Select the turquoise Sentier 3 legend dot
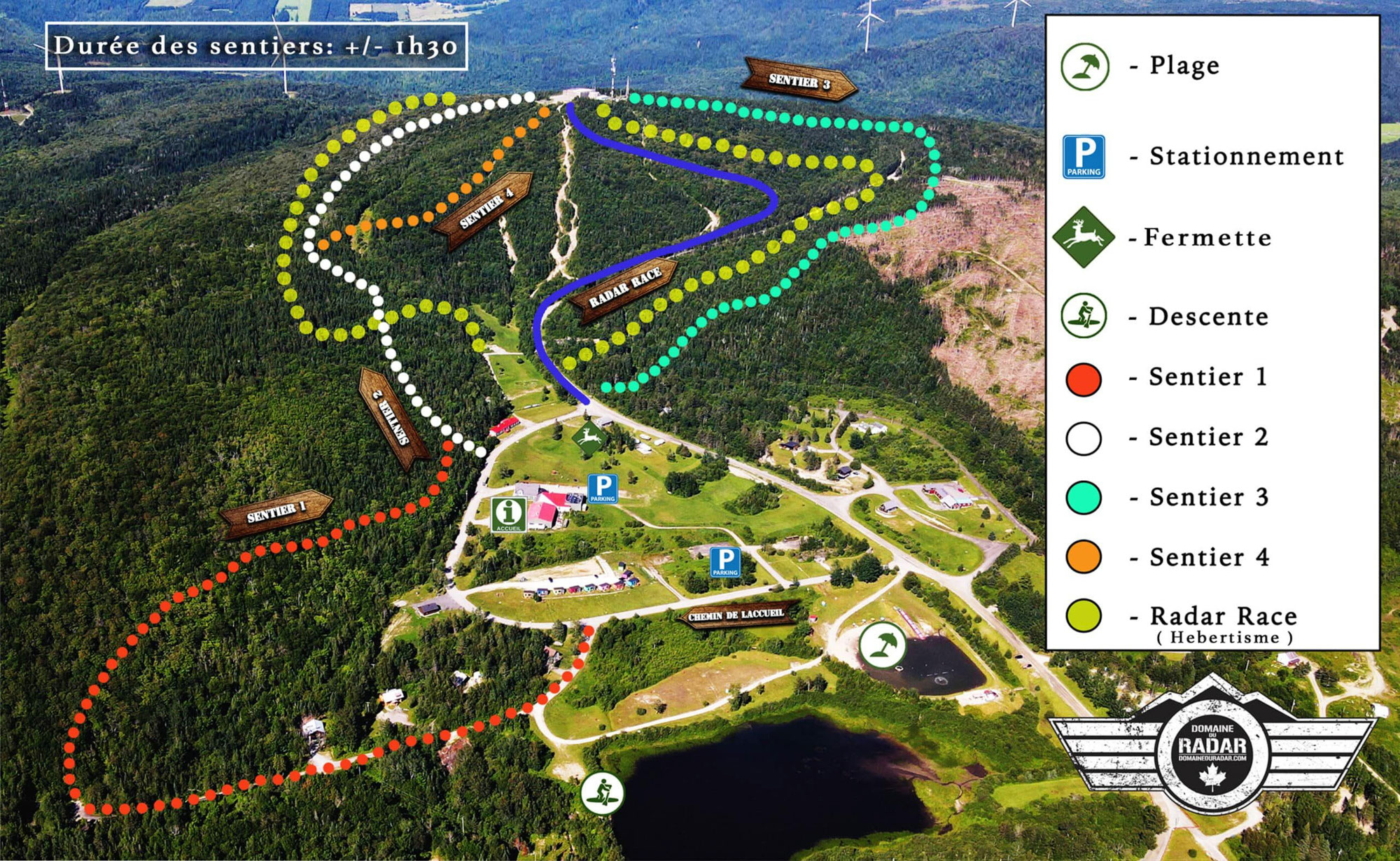Viewport: 1400px width, 861px height. click(1084, 498)
